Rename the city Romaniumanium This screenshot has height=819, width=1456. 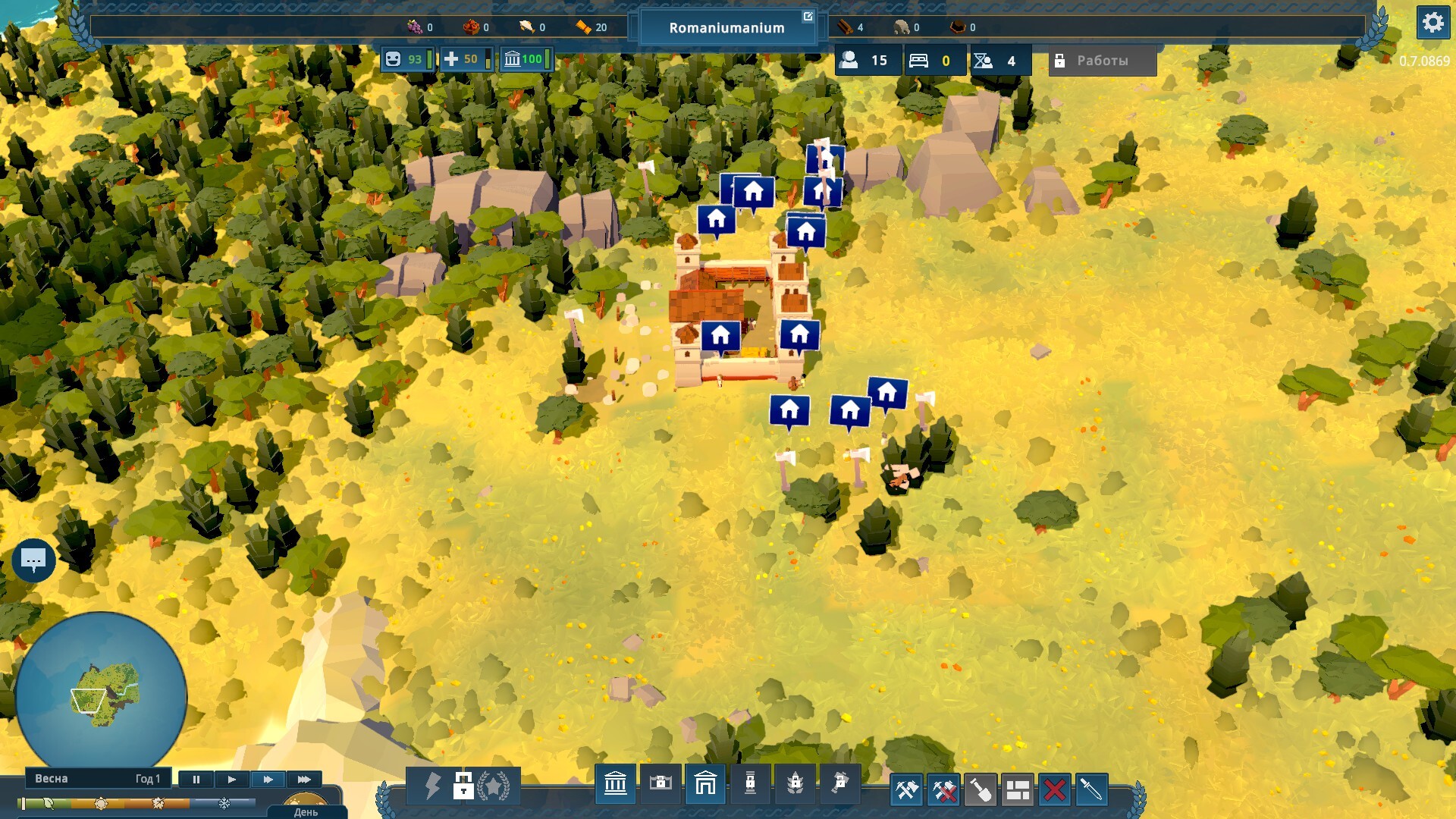808,17
